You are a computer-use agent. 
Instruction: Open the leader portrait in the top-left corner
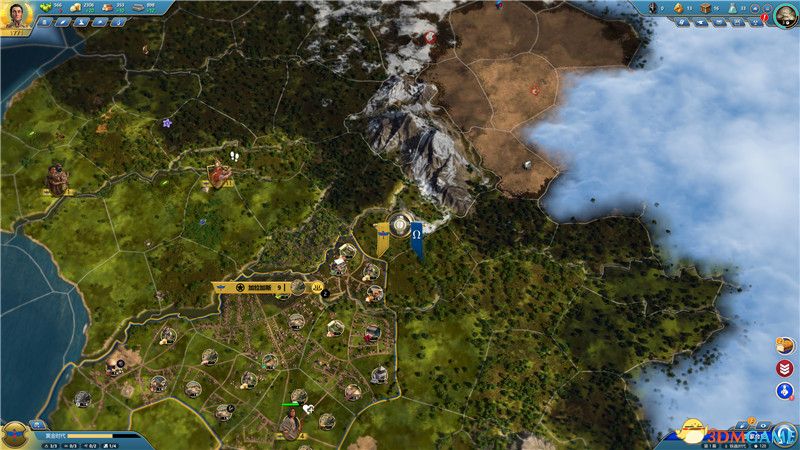click(18, 17)
